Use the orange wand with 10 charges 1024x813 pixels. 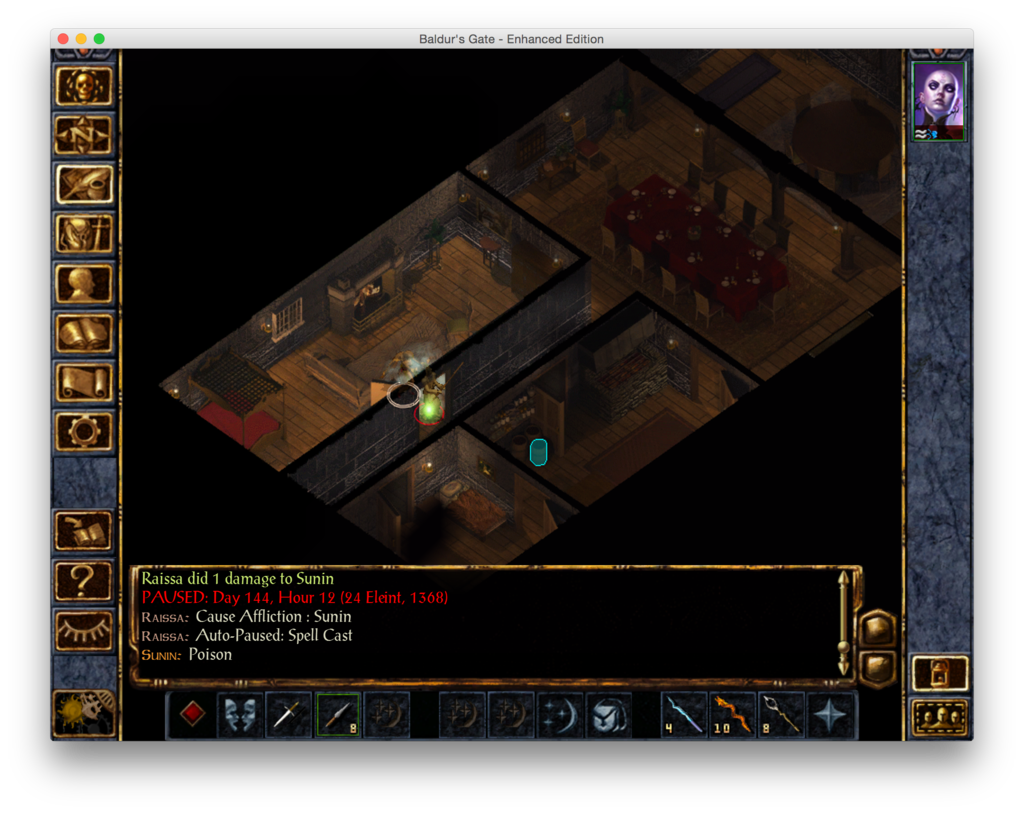click(x=733, y=715)
